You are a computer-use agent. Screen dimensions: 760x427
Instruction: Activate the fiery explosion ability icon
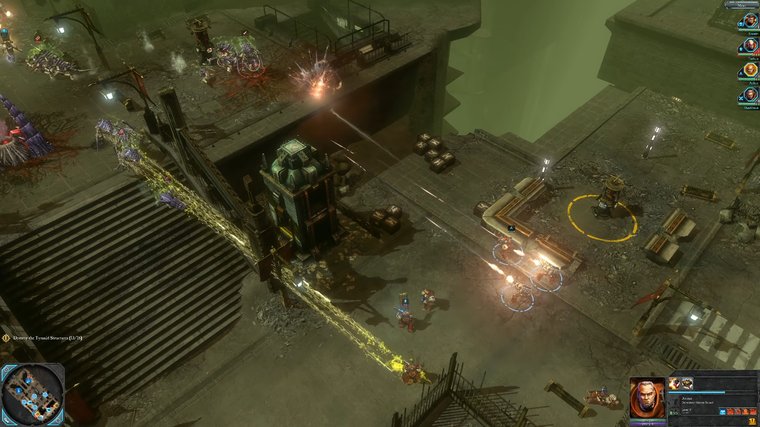coord(675,383)
